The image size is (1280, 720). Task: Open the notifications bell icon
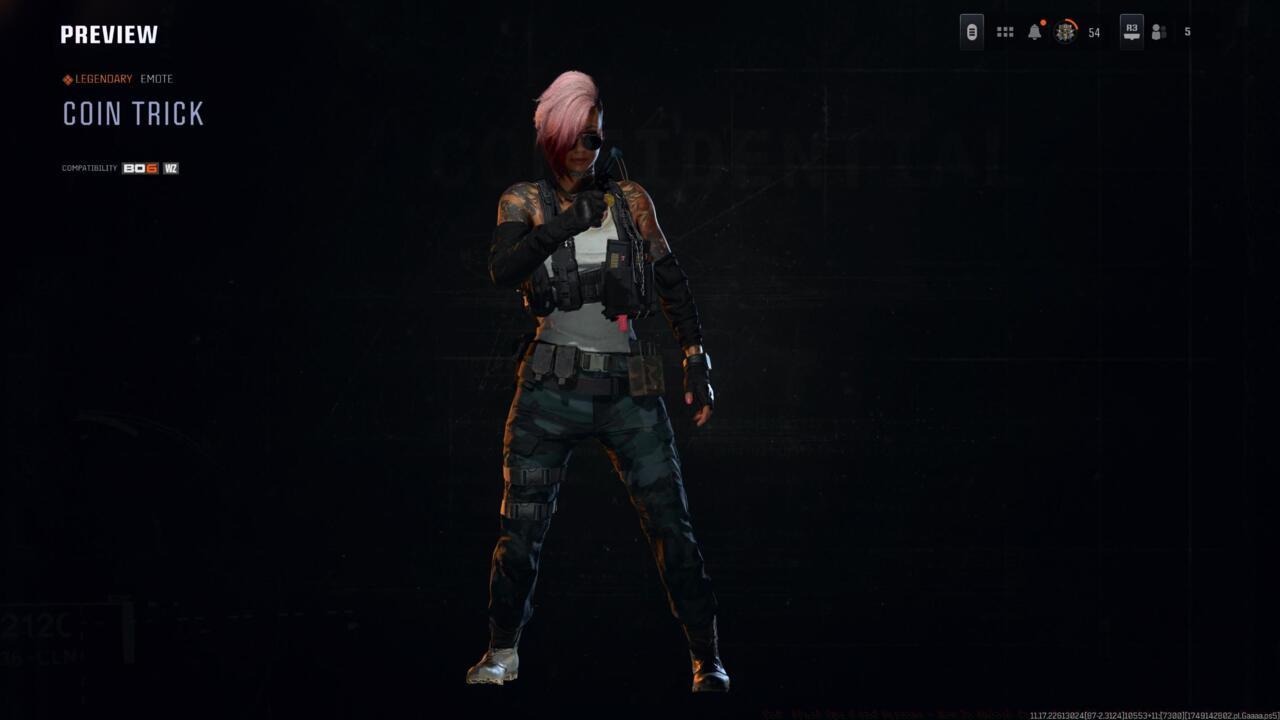[x=1033, y=31]
